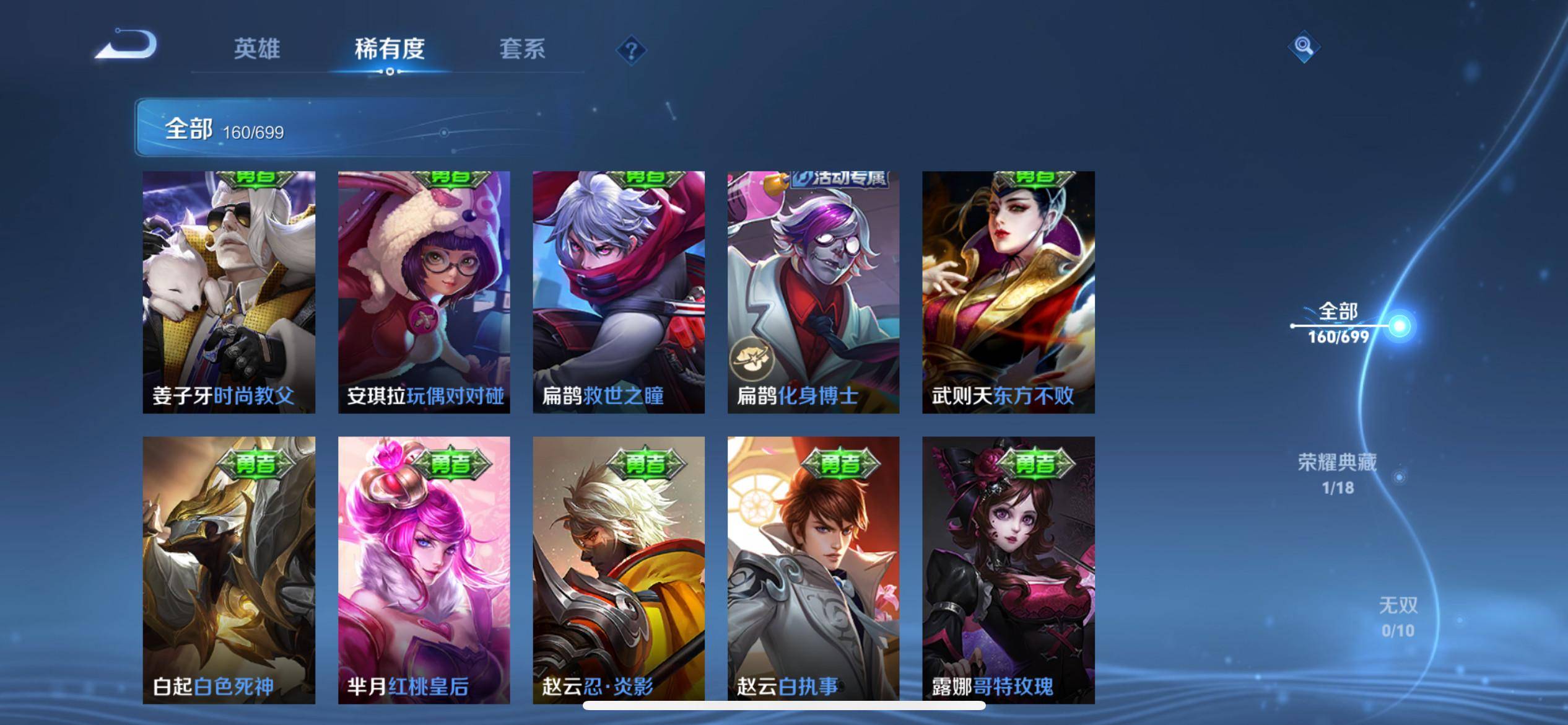The height and width of the screenshot is (725, 1568).
Task: Open the skin search magnifier
Action: (x=1303, y=46)
